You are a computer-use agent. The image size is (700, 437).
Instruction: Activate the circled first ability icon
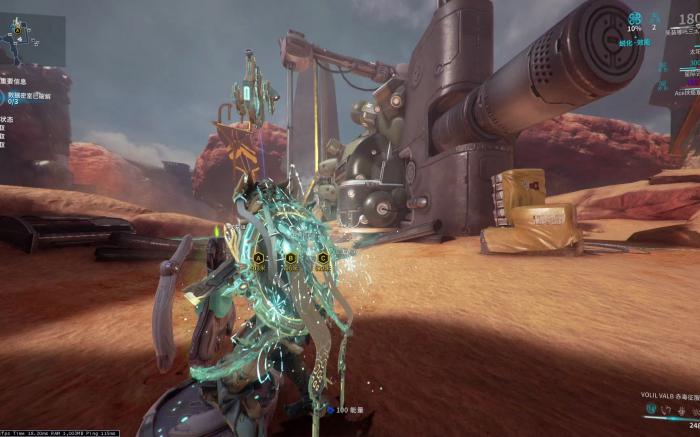tap(651, 409)
